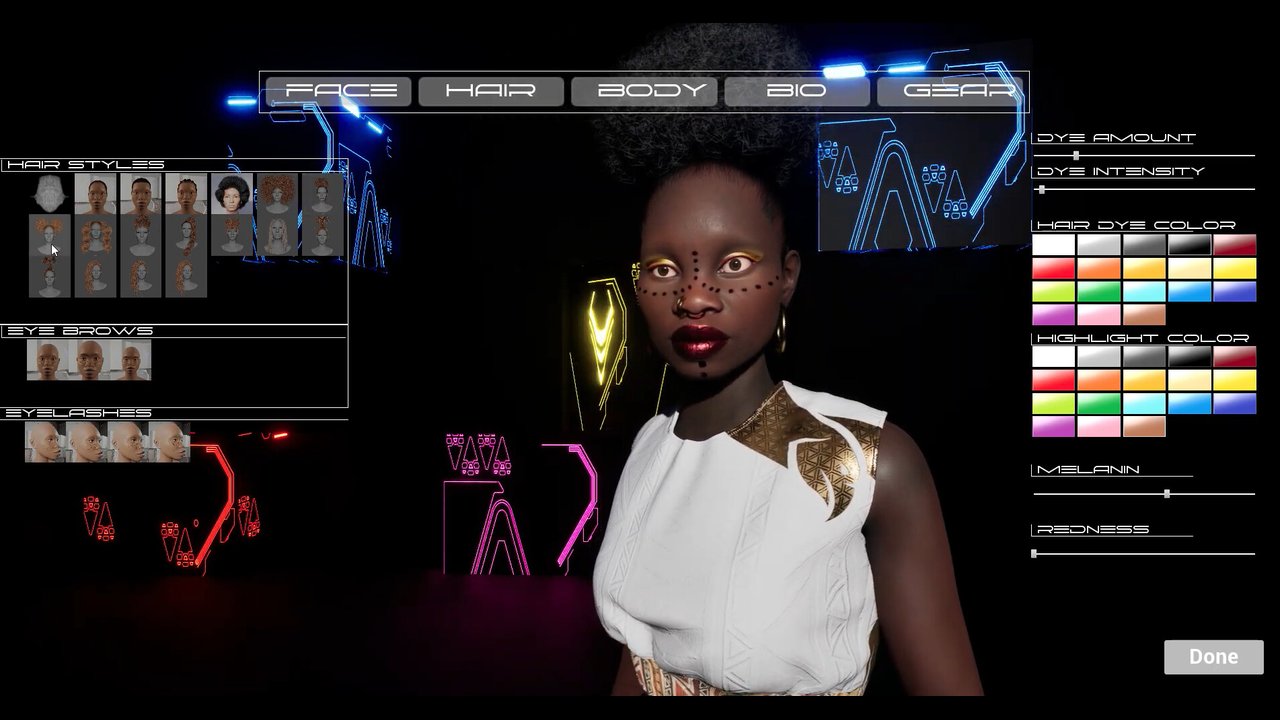Go to the Gear tab

pyautogui.click(x=950, y=91)
